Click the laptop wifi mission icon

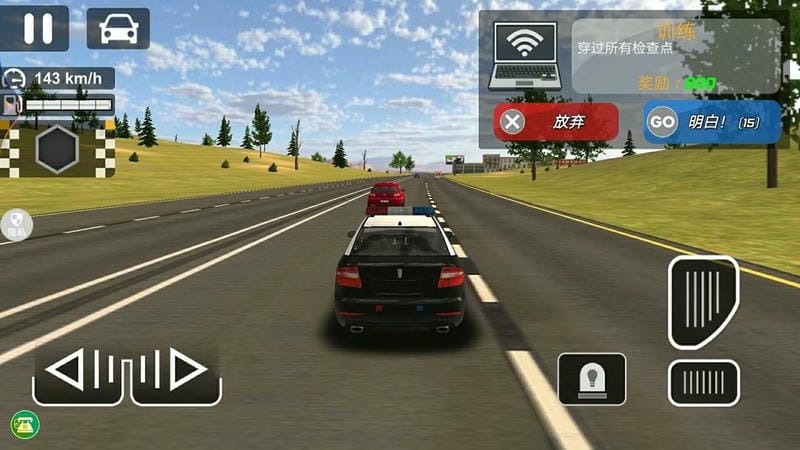[526, 56]
